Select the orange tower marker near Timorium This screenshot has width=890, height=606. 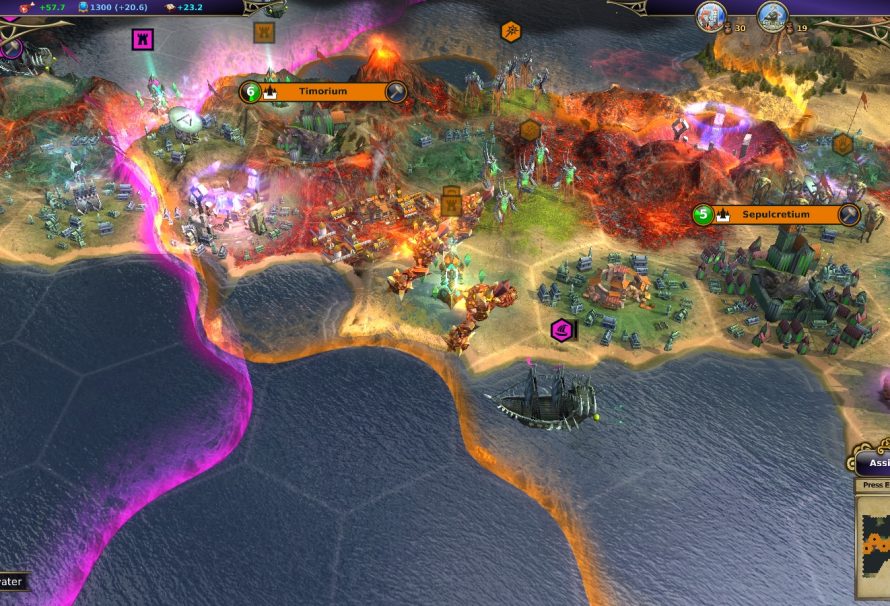coord(264,33)
